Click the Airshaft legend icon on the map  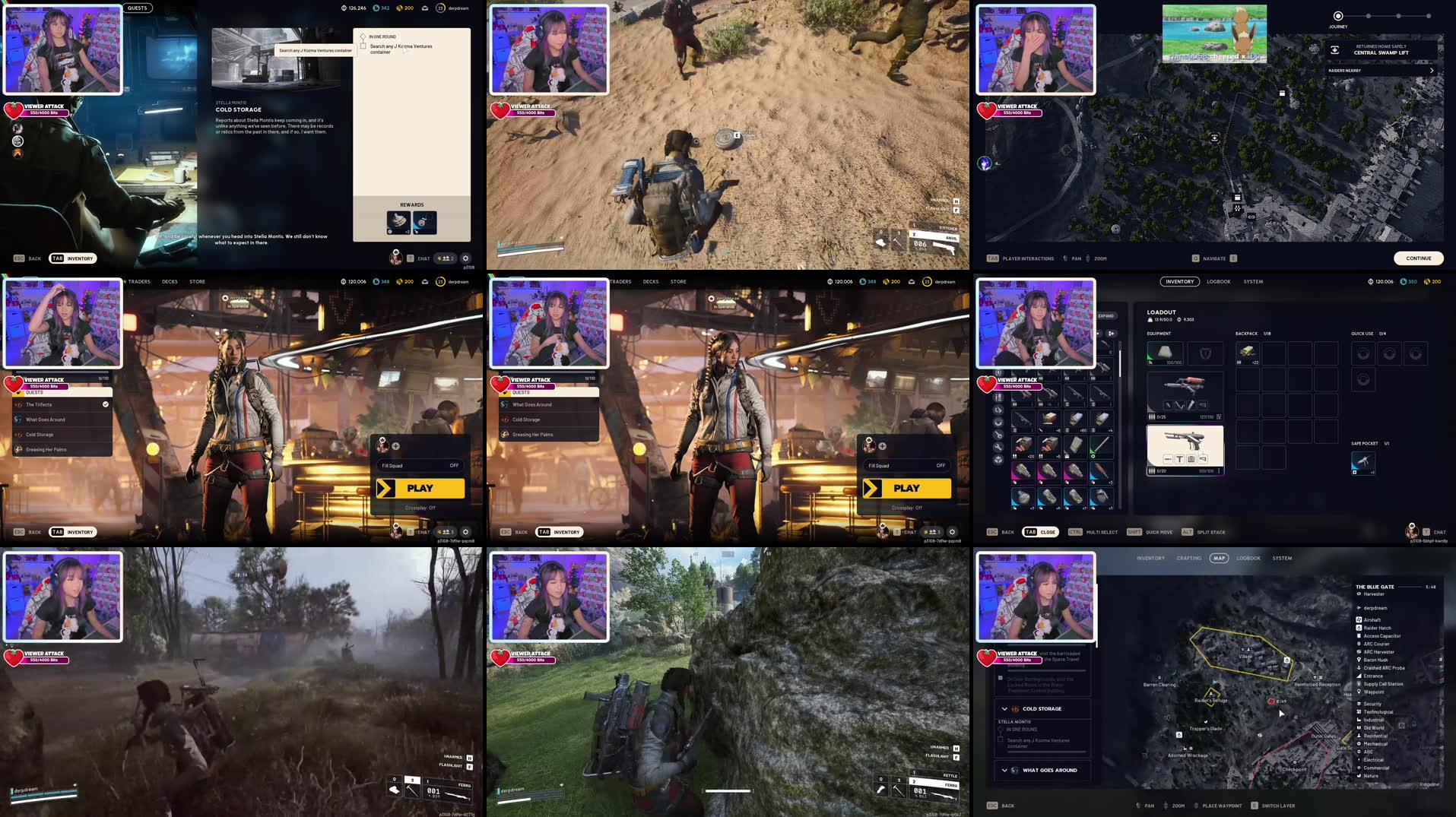(x=1359, y=620)
